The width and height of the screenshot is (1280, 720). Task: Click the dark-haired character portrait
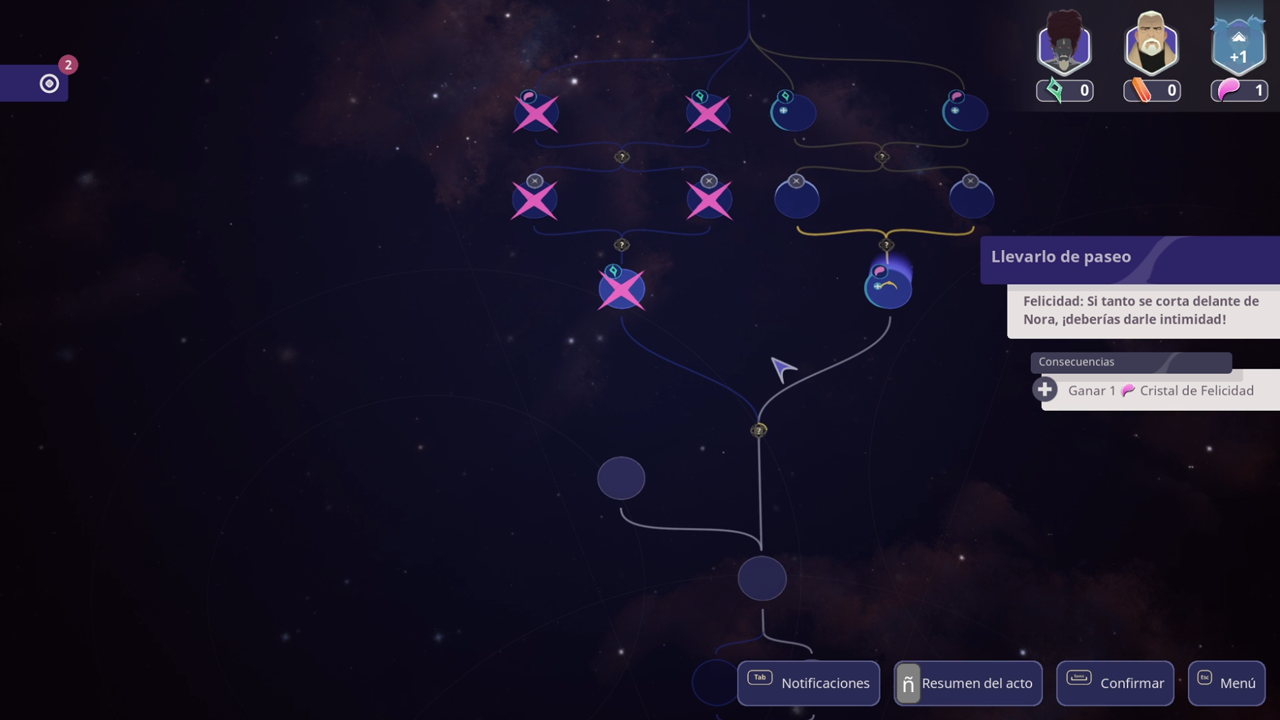pos(1063,45)
